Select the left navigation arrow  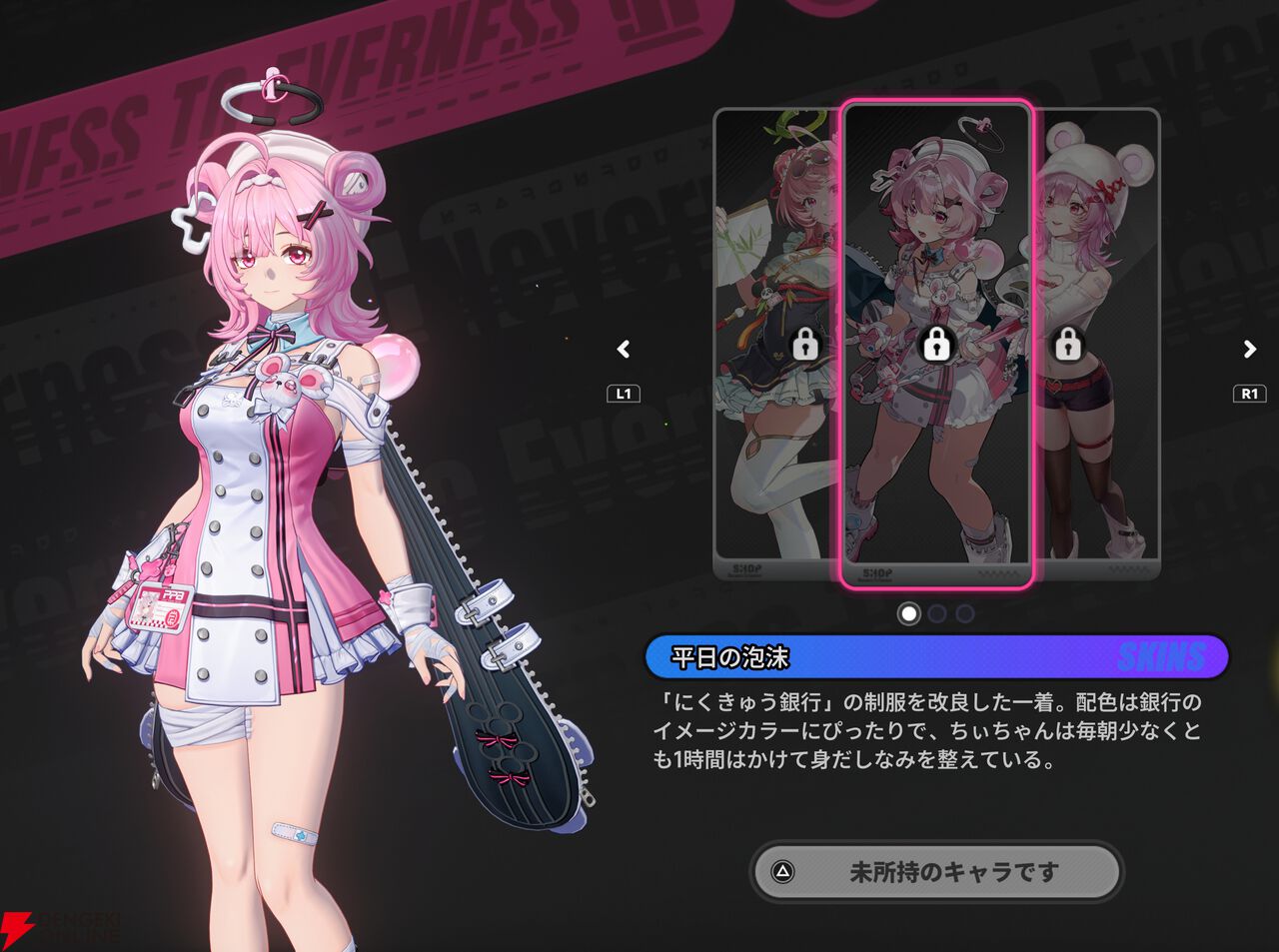623,350
